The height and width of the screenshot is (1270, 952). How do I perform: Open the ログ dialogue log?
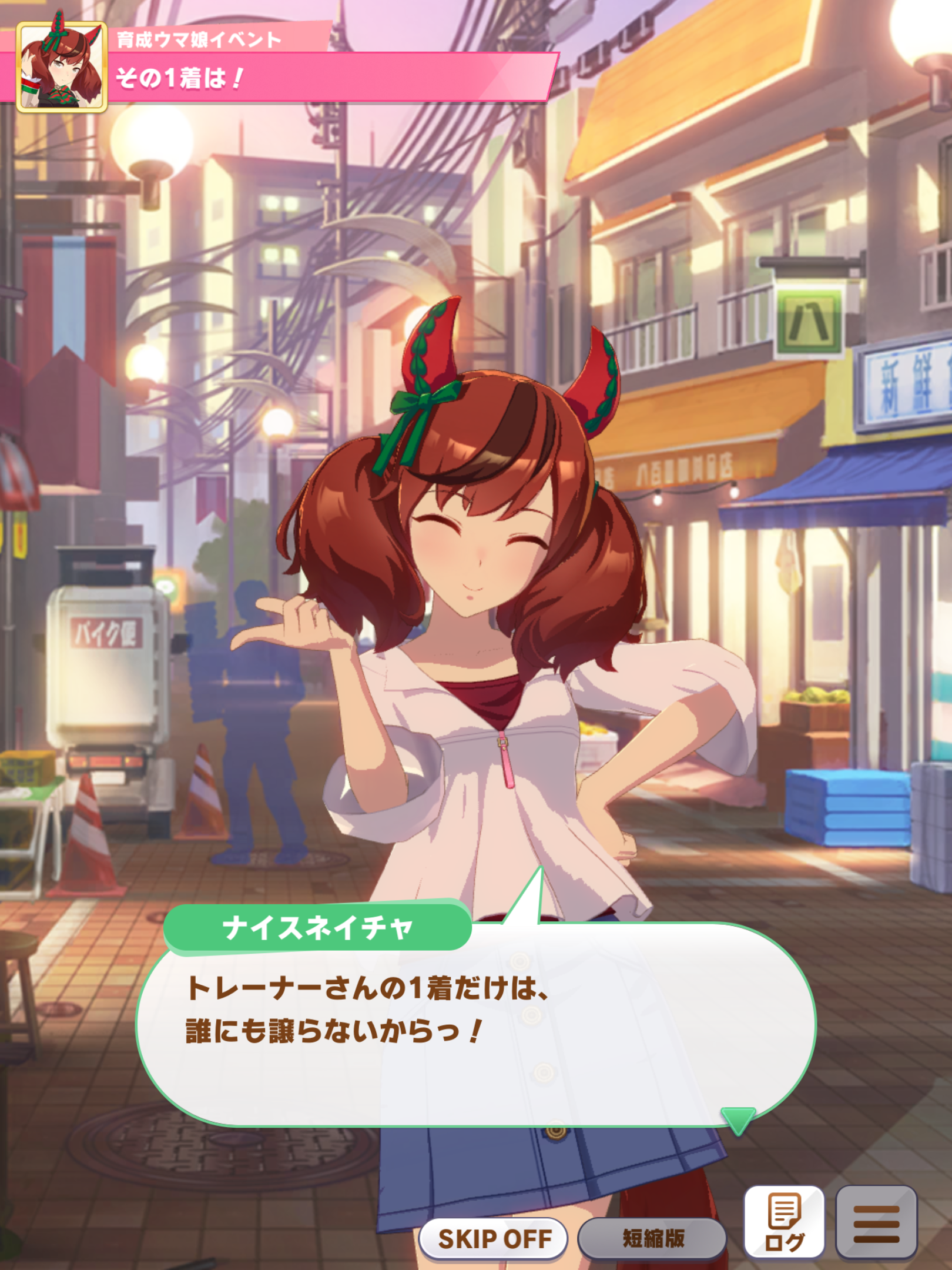pos(784,1223)
